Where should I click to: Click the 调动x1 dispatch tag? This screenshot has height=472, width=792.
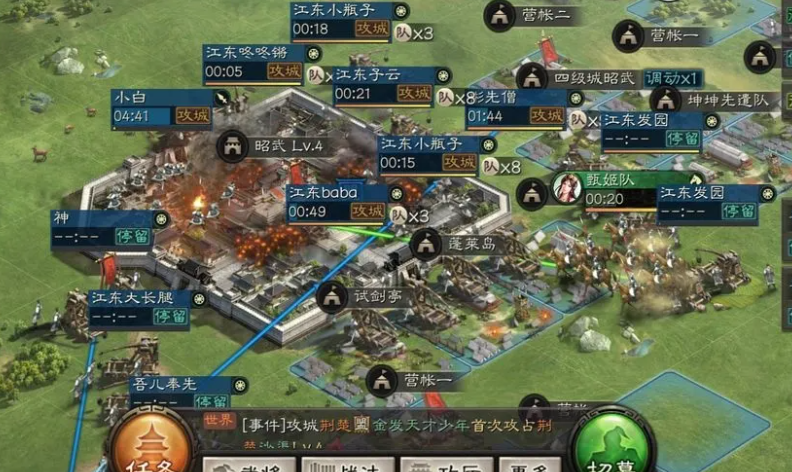pyautogui.click(x=672, y=78)
